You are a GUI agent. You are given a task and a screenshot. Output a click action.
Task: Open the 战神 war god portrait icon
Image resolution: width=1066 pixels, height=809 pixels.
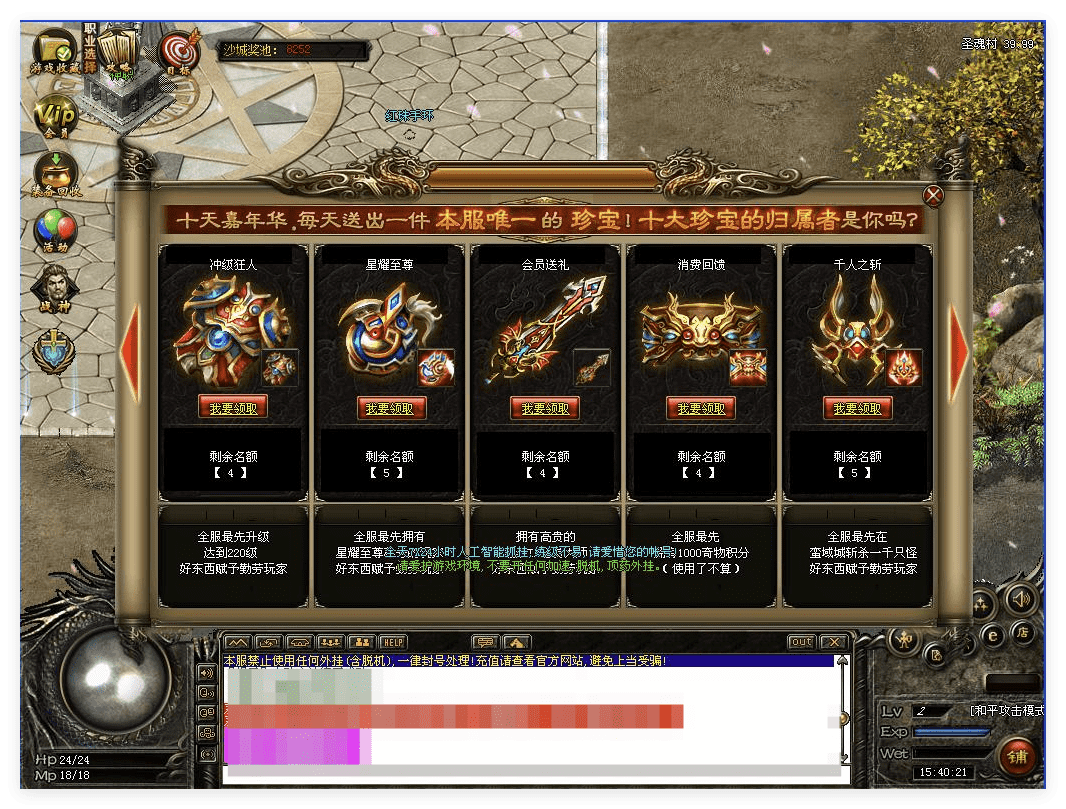click(x=56, y=290)
